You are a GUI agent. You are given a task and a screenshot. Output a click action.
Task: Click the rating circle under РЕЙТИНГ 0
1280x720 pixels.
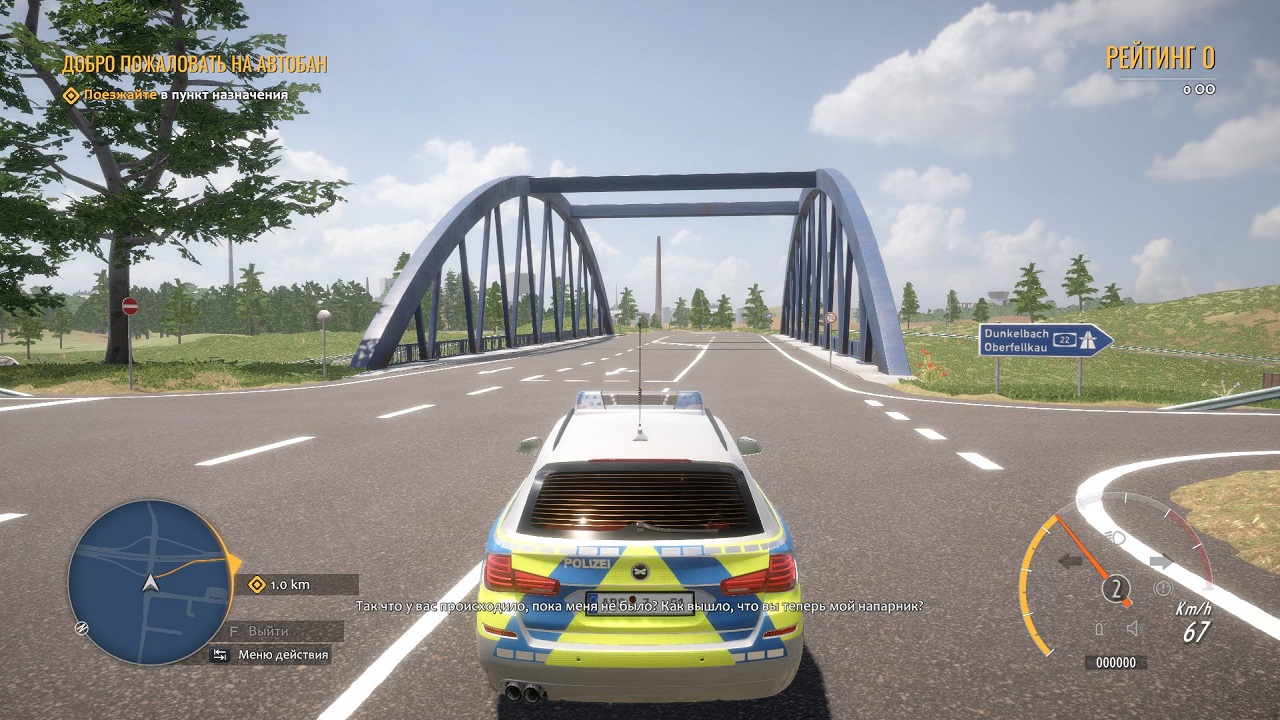pos(1198,88)
